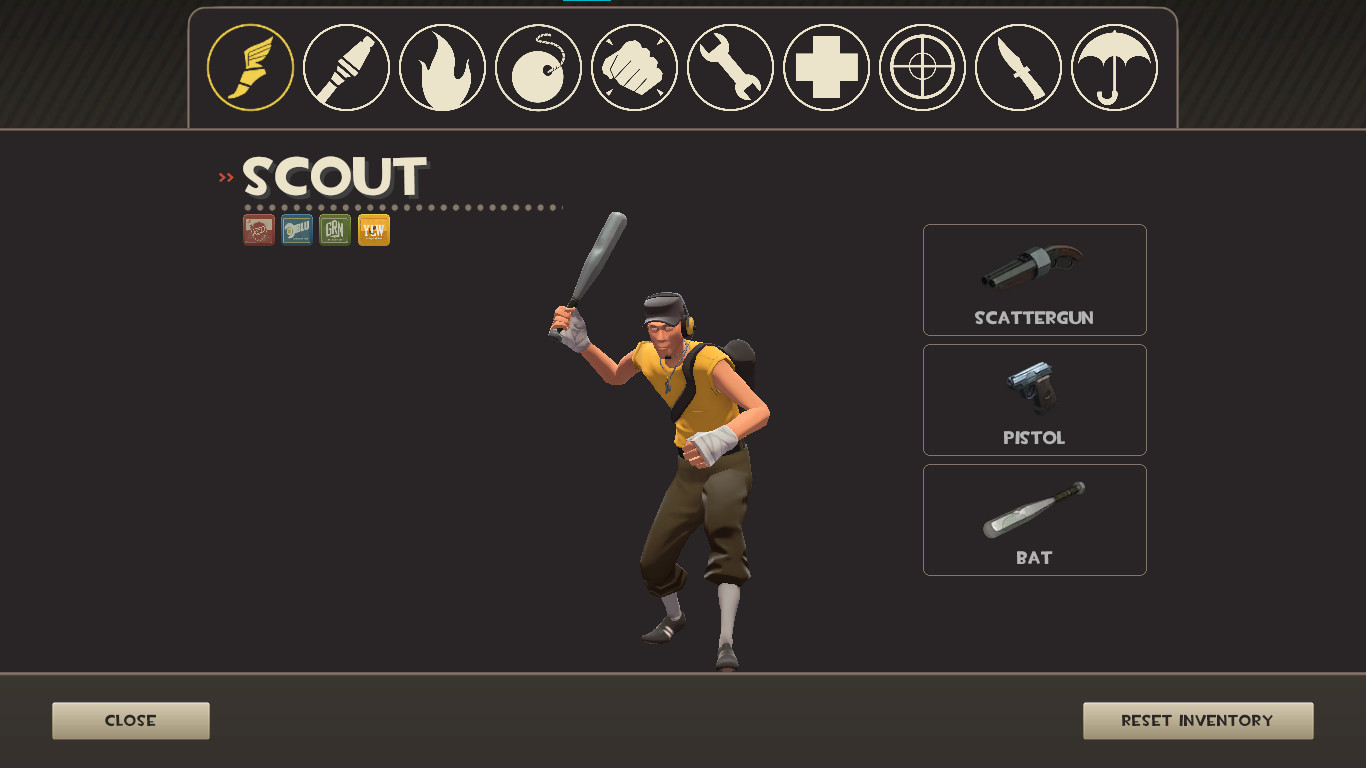Viewport: 1366px width, 768px height.
Task: Open the Scattergun weapon slot
Action: click(1034, 280)
